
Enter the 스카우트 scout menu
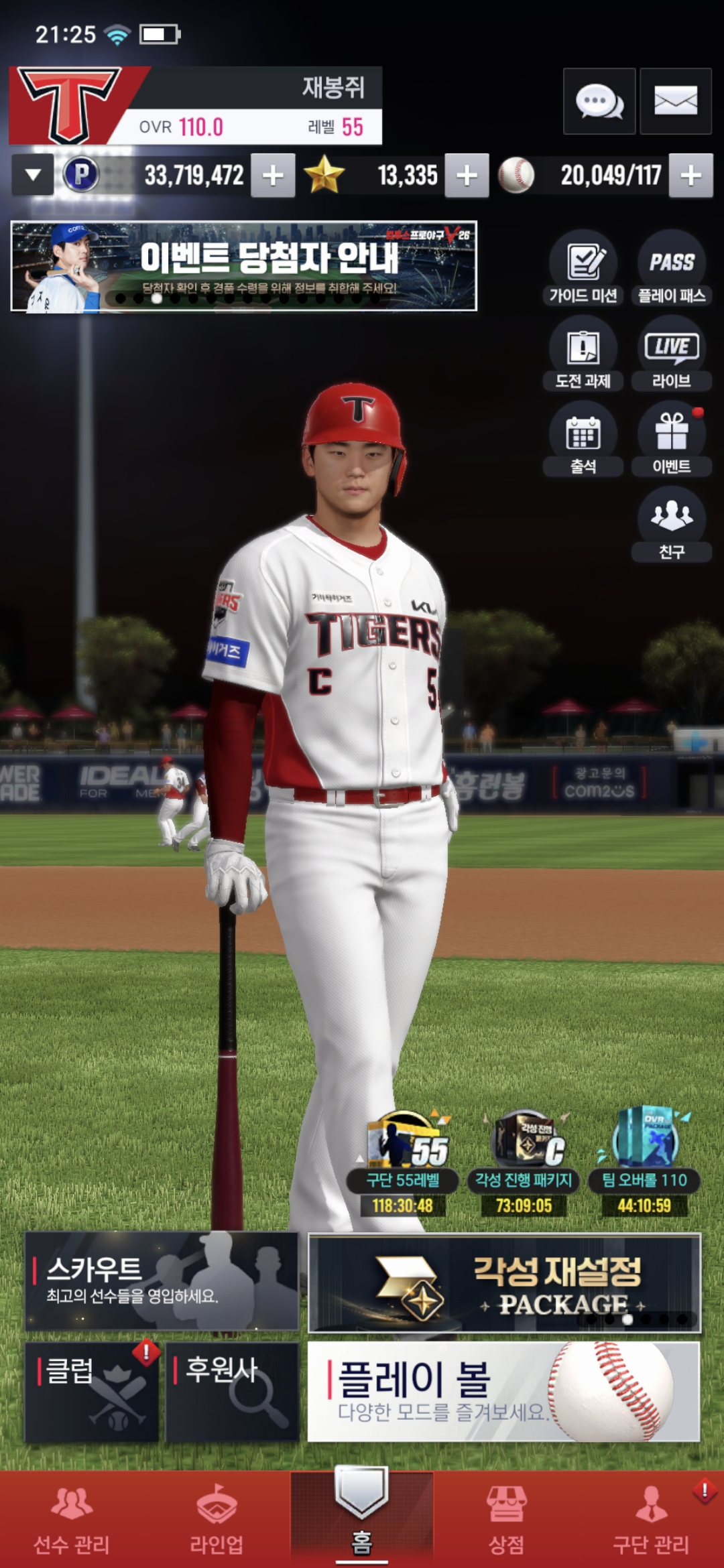162,1281
